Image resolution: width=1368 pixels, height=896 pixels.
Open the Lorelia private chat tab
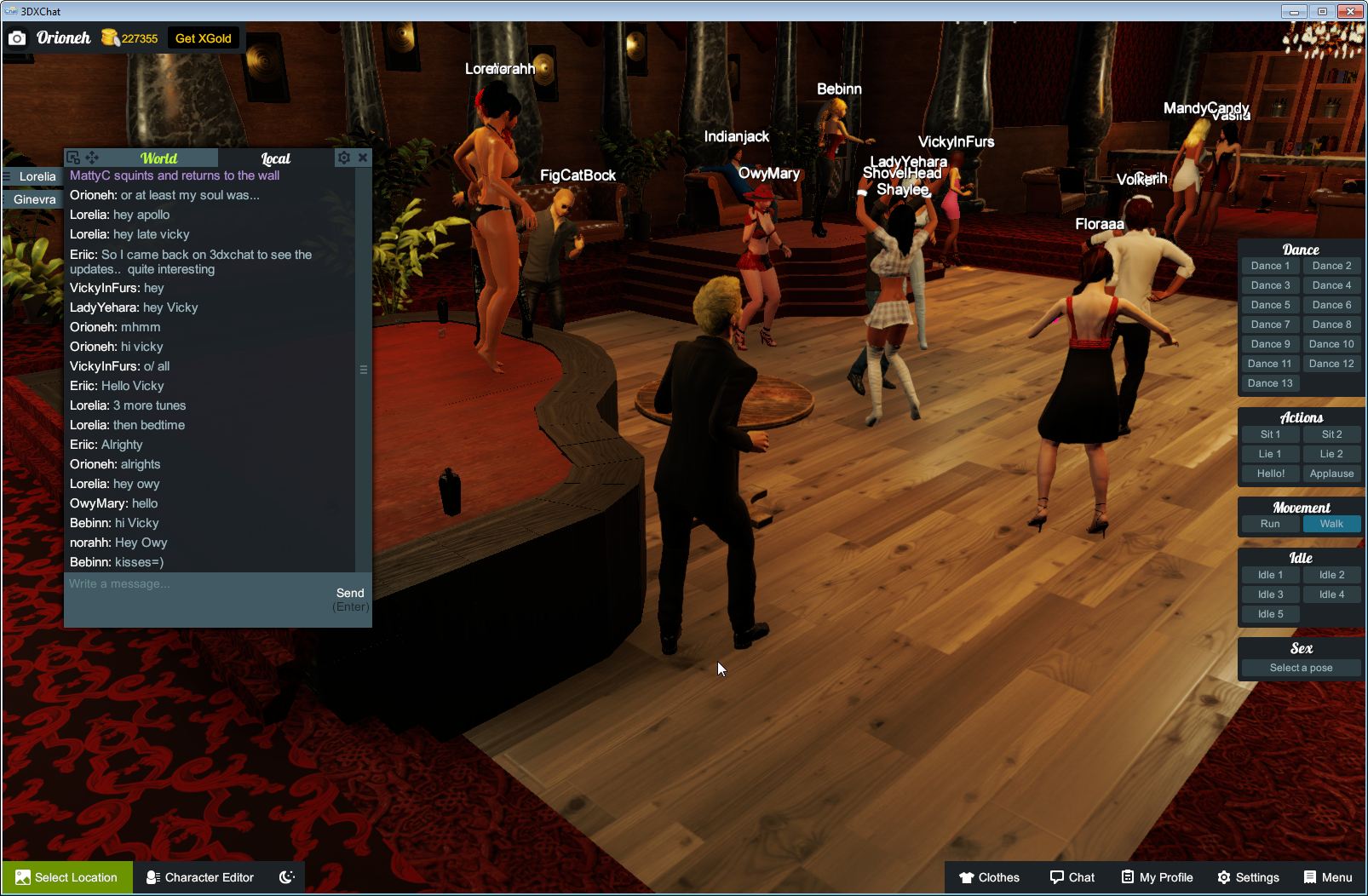pyautogui.click(x=37, y=176)
